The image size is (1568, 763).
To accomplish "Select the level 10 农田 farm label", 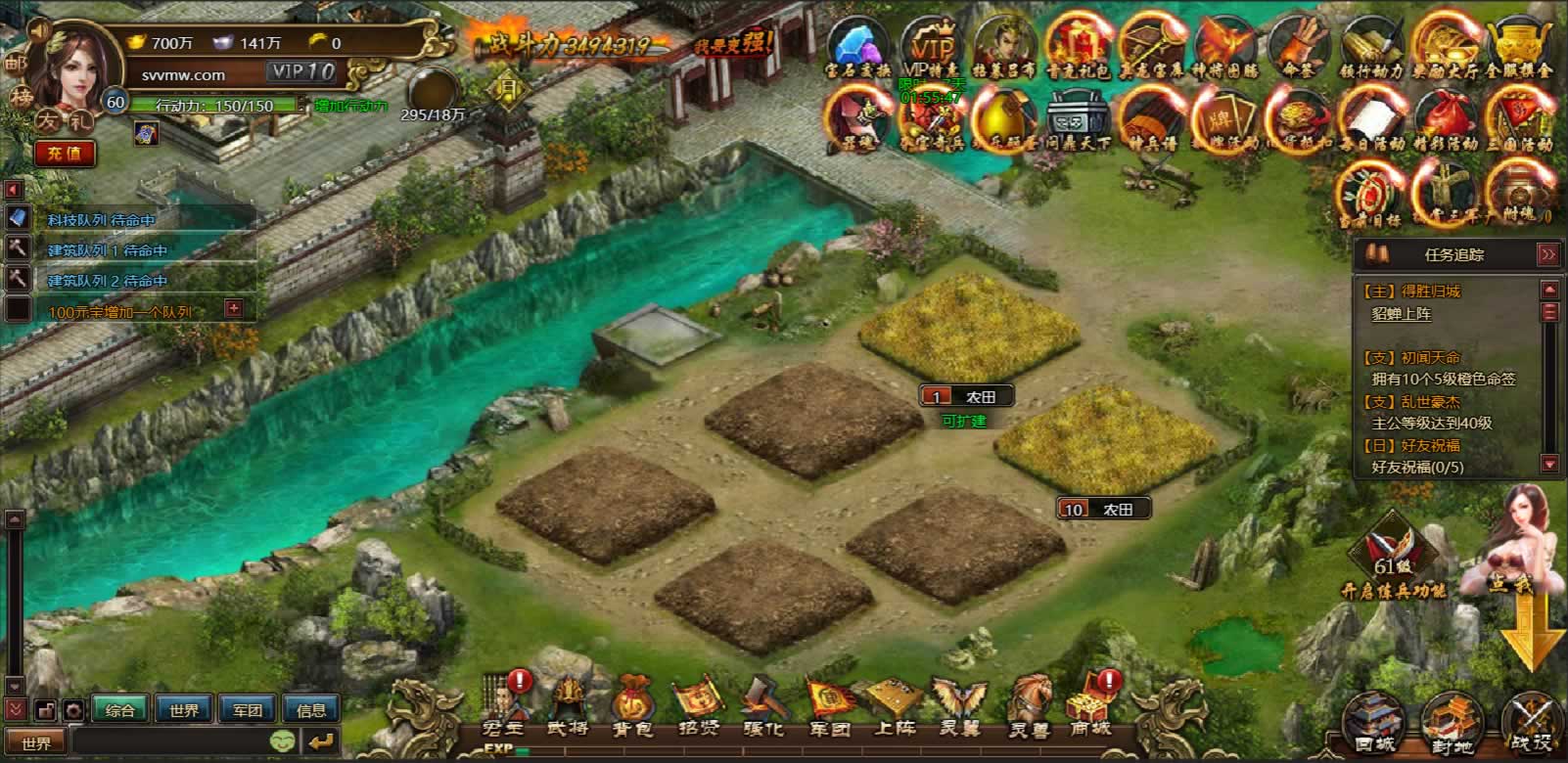I will (x=1103, y=509).
